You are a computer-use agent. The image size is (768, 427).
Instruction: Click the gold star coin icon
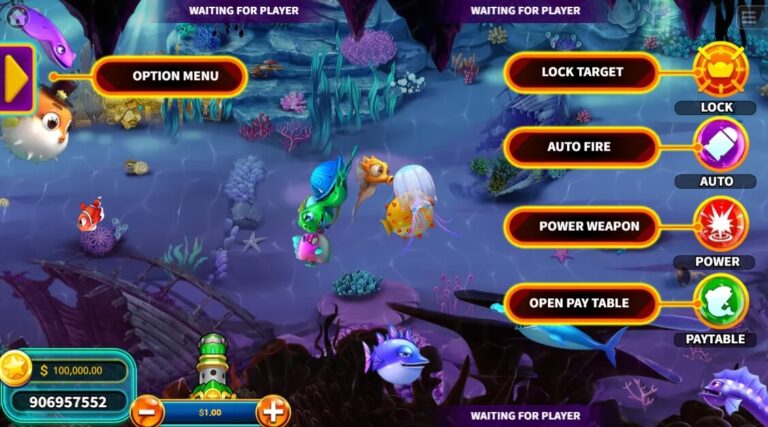point(16,369)
